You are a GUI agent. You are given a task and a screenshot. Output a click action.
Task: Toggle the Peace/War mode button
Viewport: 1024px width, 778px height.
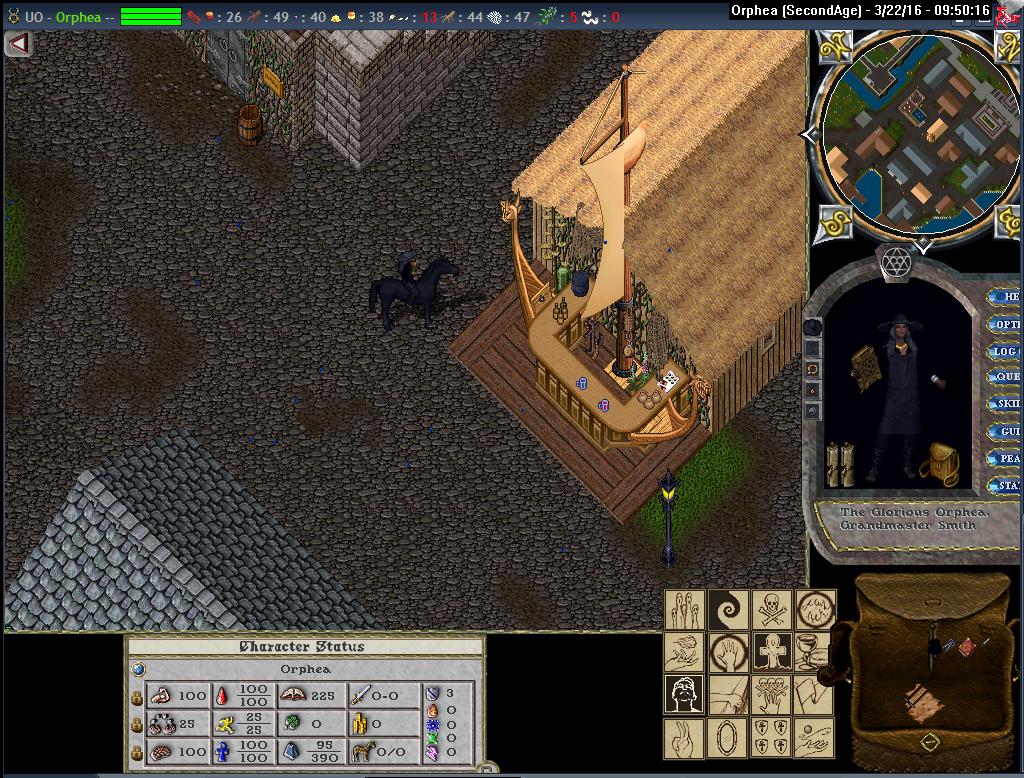click(1005, 458)
